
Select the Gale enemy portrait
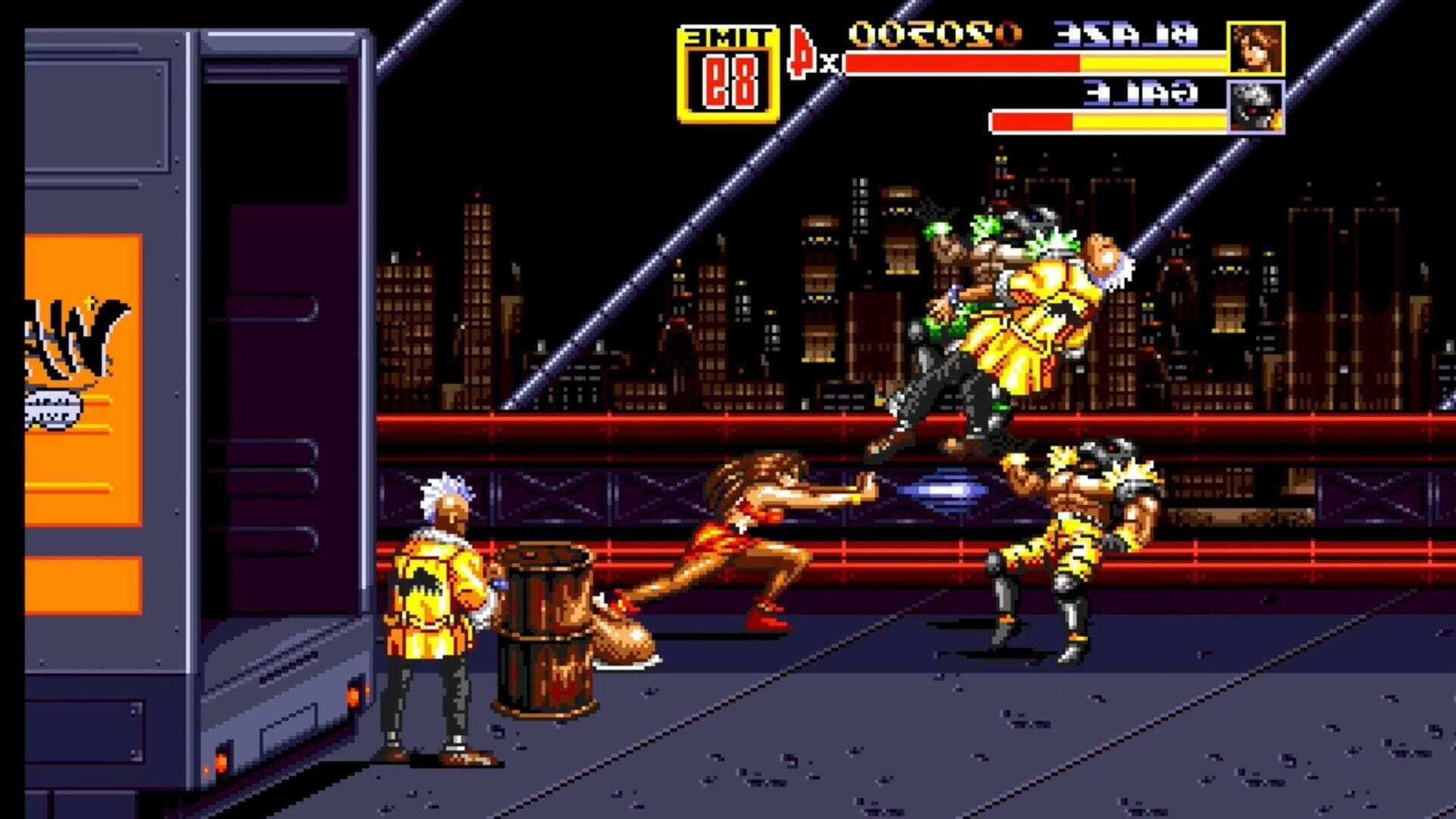pos(1255,107)
